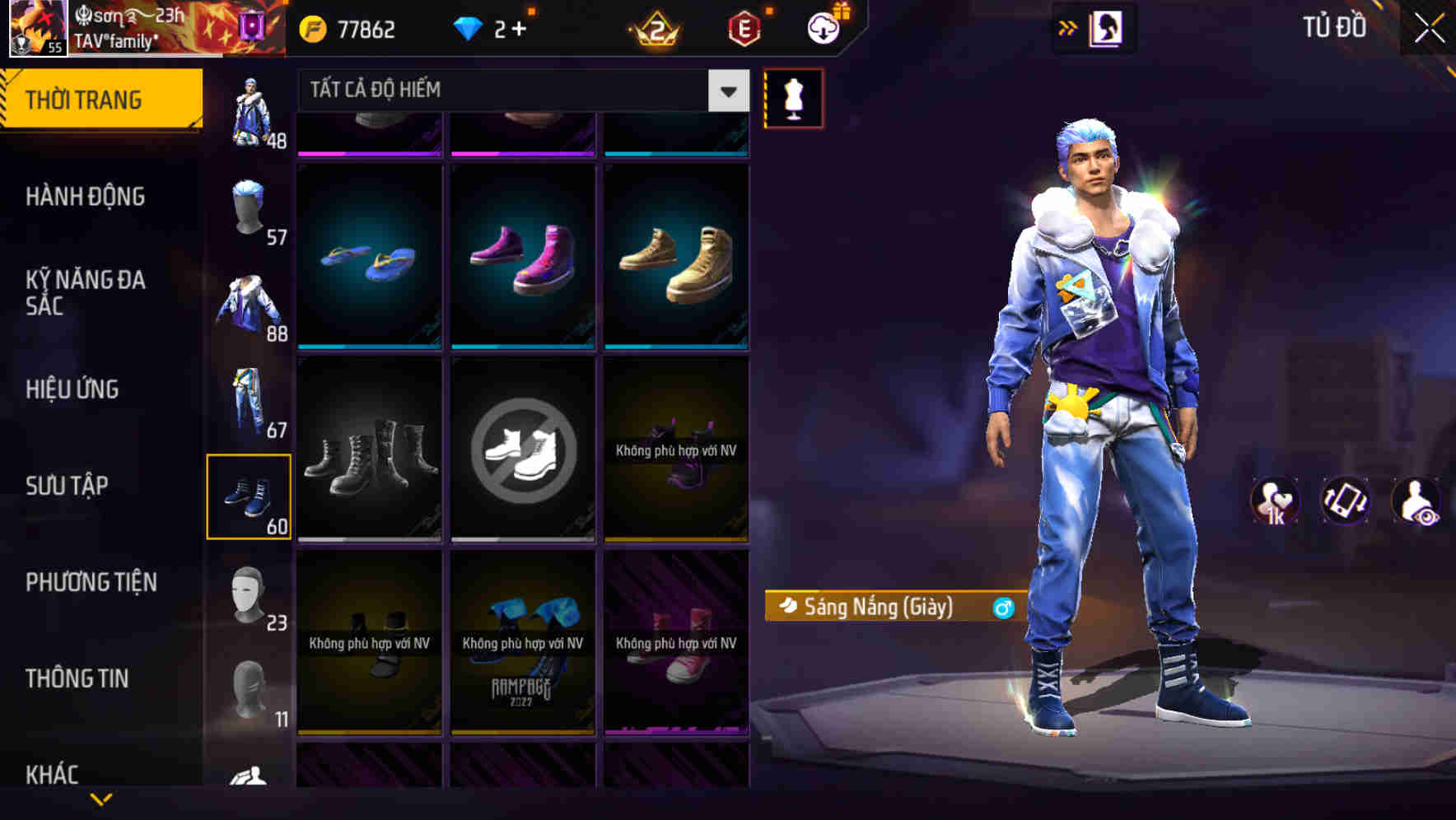Viewport: 1456px width, 820px height.
Task: Open the cloud download gift icon
Action: coord(823,27)
